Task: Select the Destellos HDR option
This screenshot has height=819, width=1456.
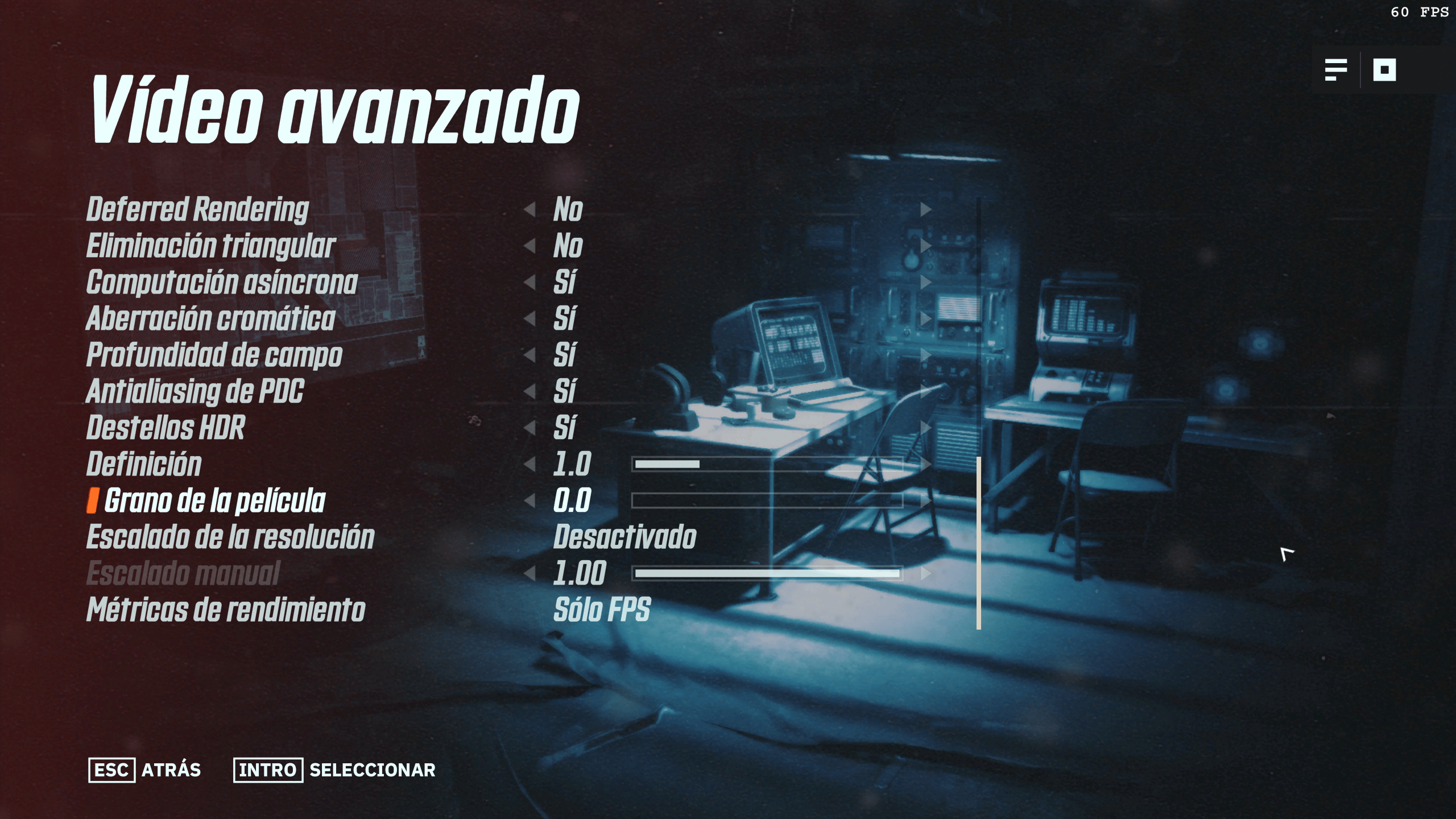Action: [166, 428]
